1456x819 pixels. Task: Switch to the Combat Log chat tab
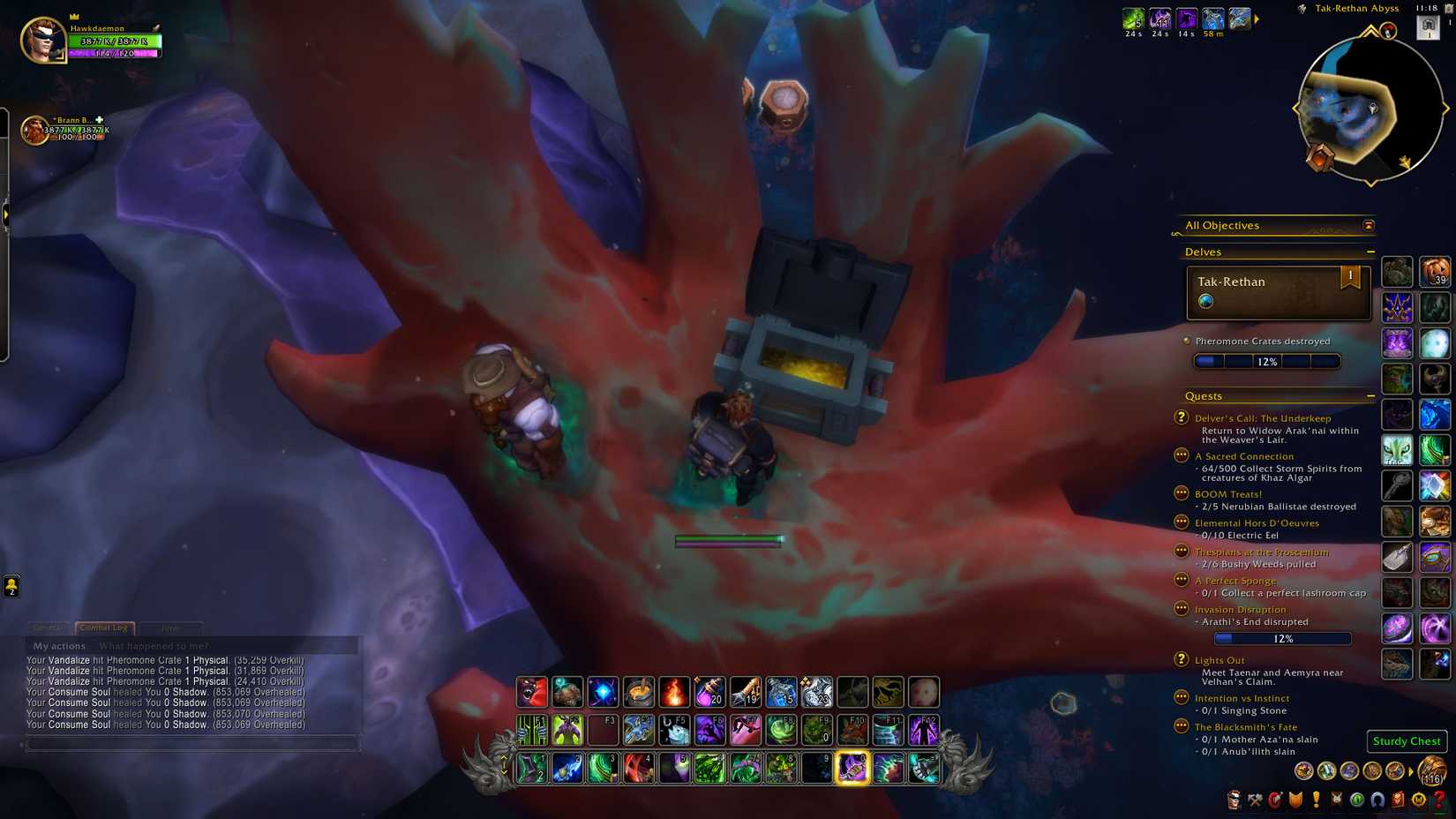click(x=103, y=627)
